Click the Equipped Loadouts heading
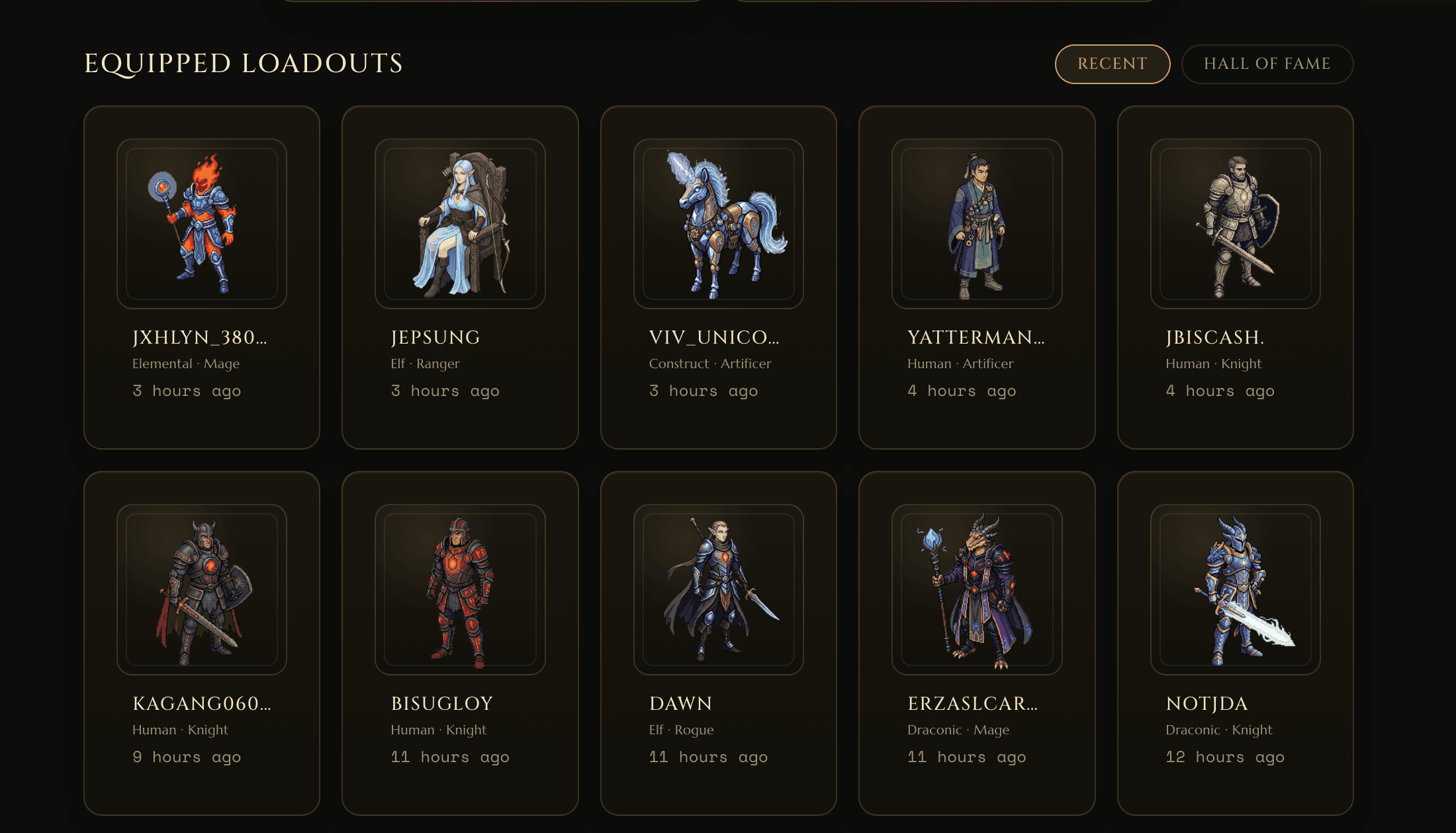Screen dimensions: 1456x833 click(x=242, y=64)
